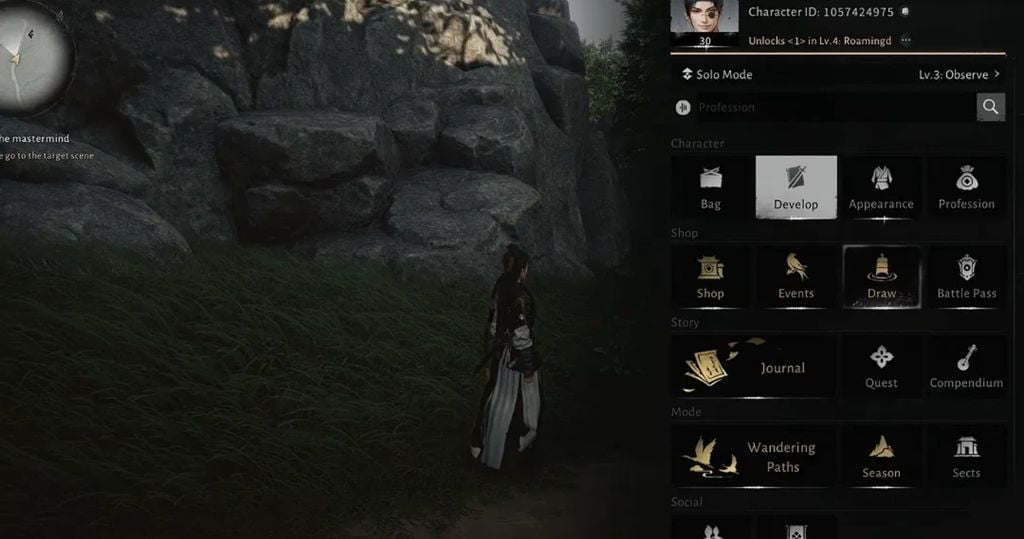The height and width of the screenshot is (539, 1024).
Task: Open the Season menu
Action: pos(881,457)
